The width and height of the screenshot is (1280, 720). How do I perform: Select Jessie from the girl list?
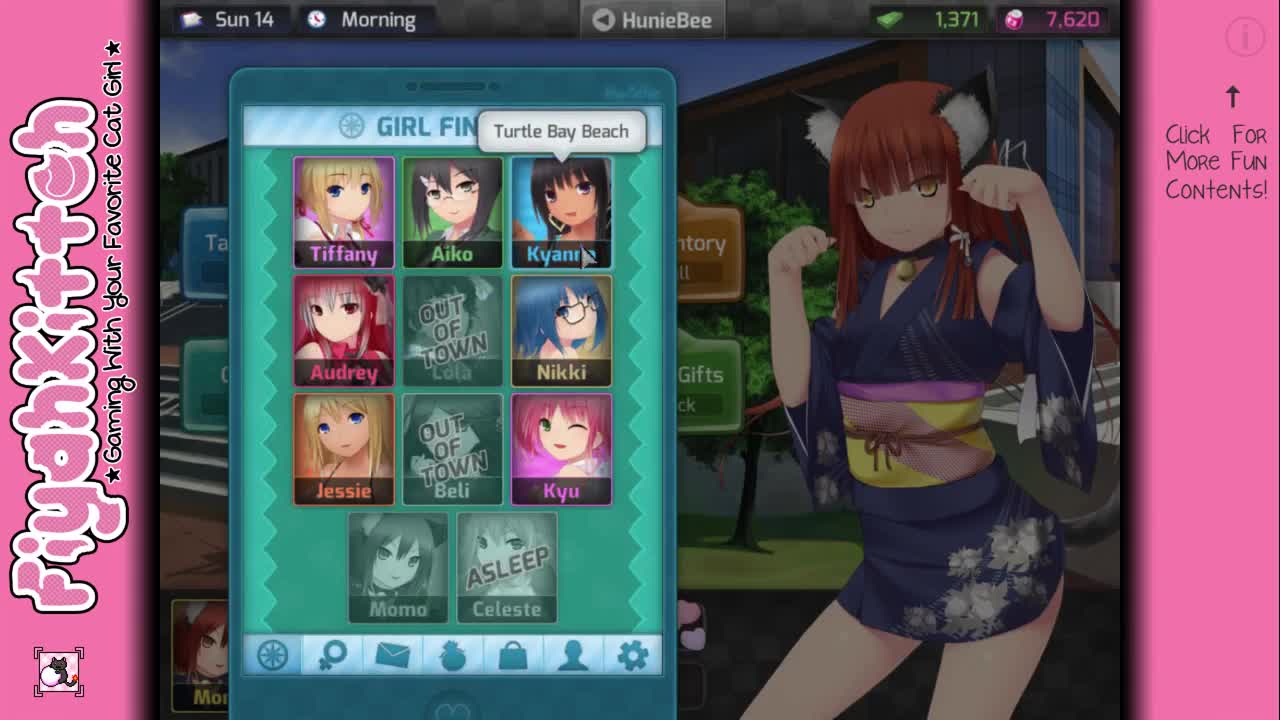click(x=343, y=449)
